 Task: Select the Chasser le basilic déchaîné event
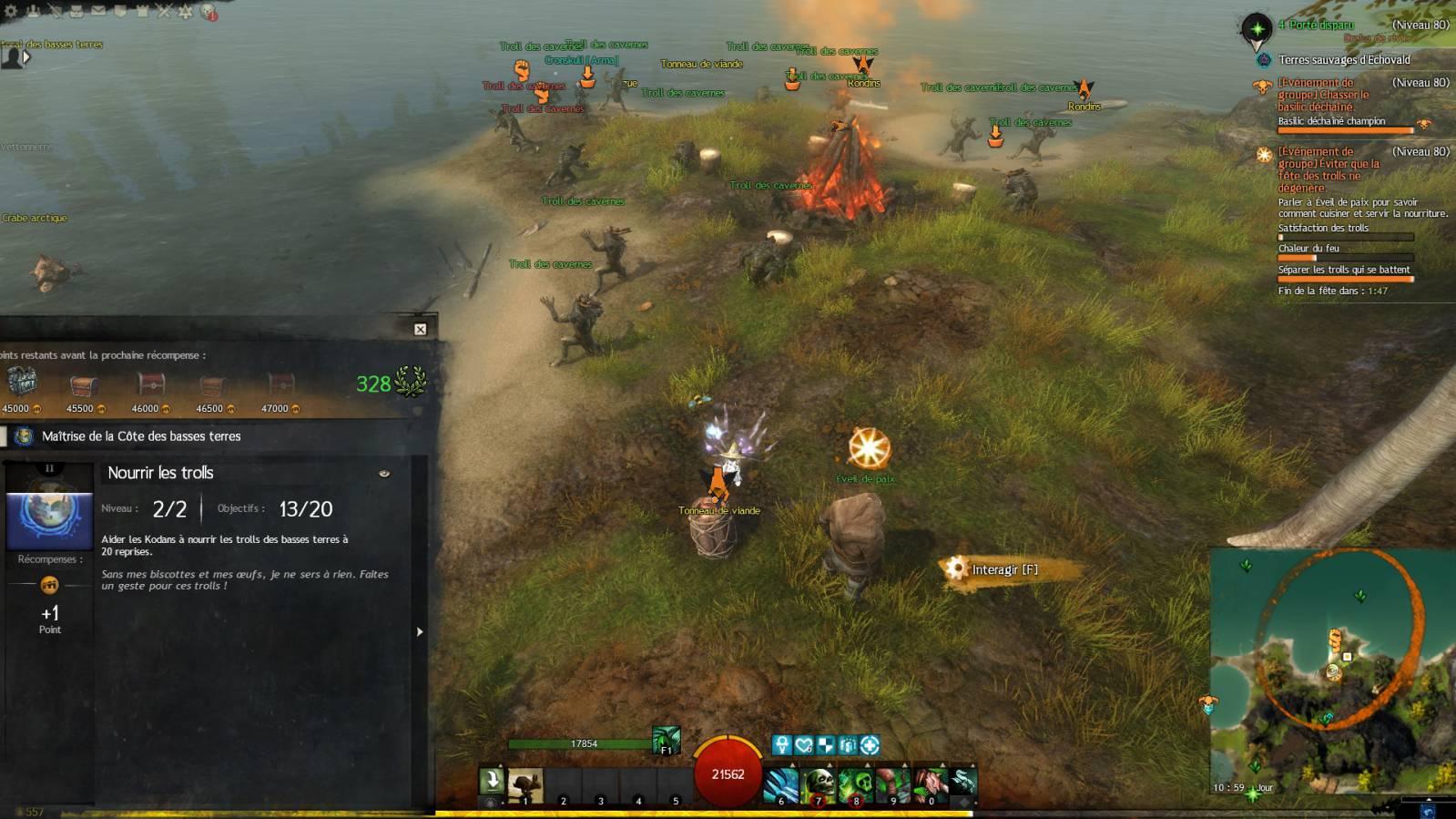pyautogui.click(x=1322, y=94)
